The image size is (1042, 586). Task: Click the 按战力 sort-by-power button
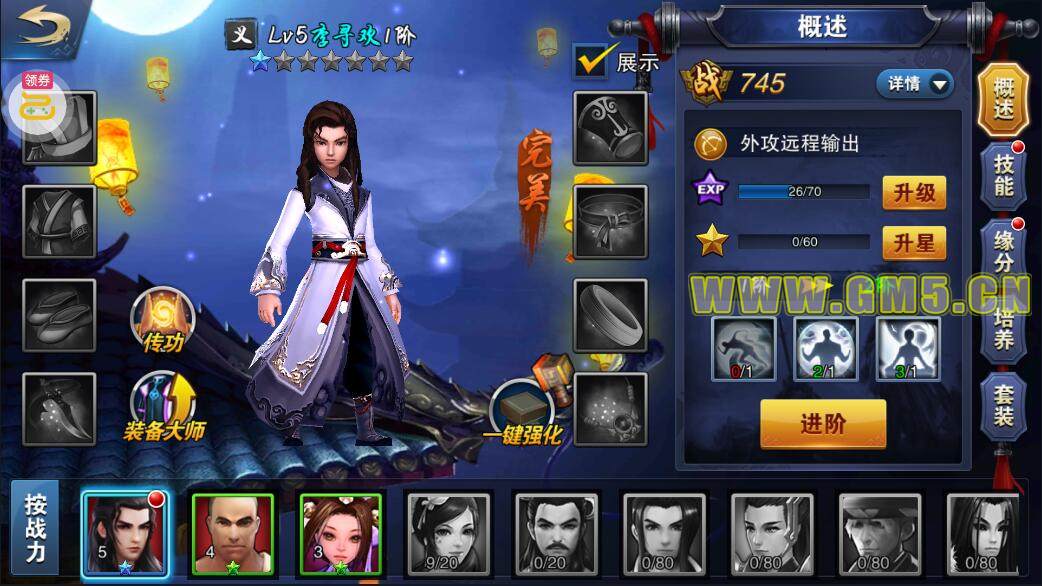point(35,529)
